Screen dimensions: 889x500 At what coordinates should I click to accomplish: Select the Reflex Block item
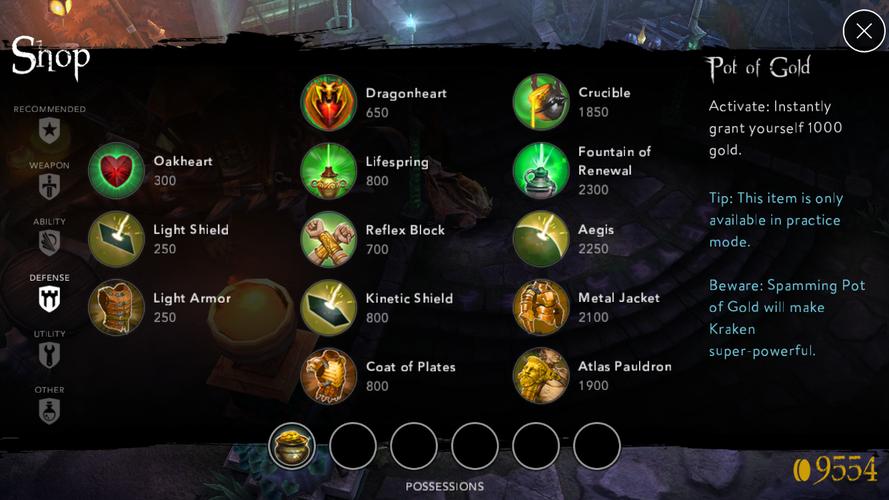[x=329, y=239]
